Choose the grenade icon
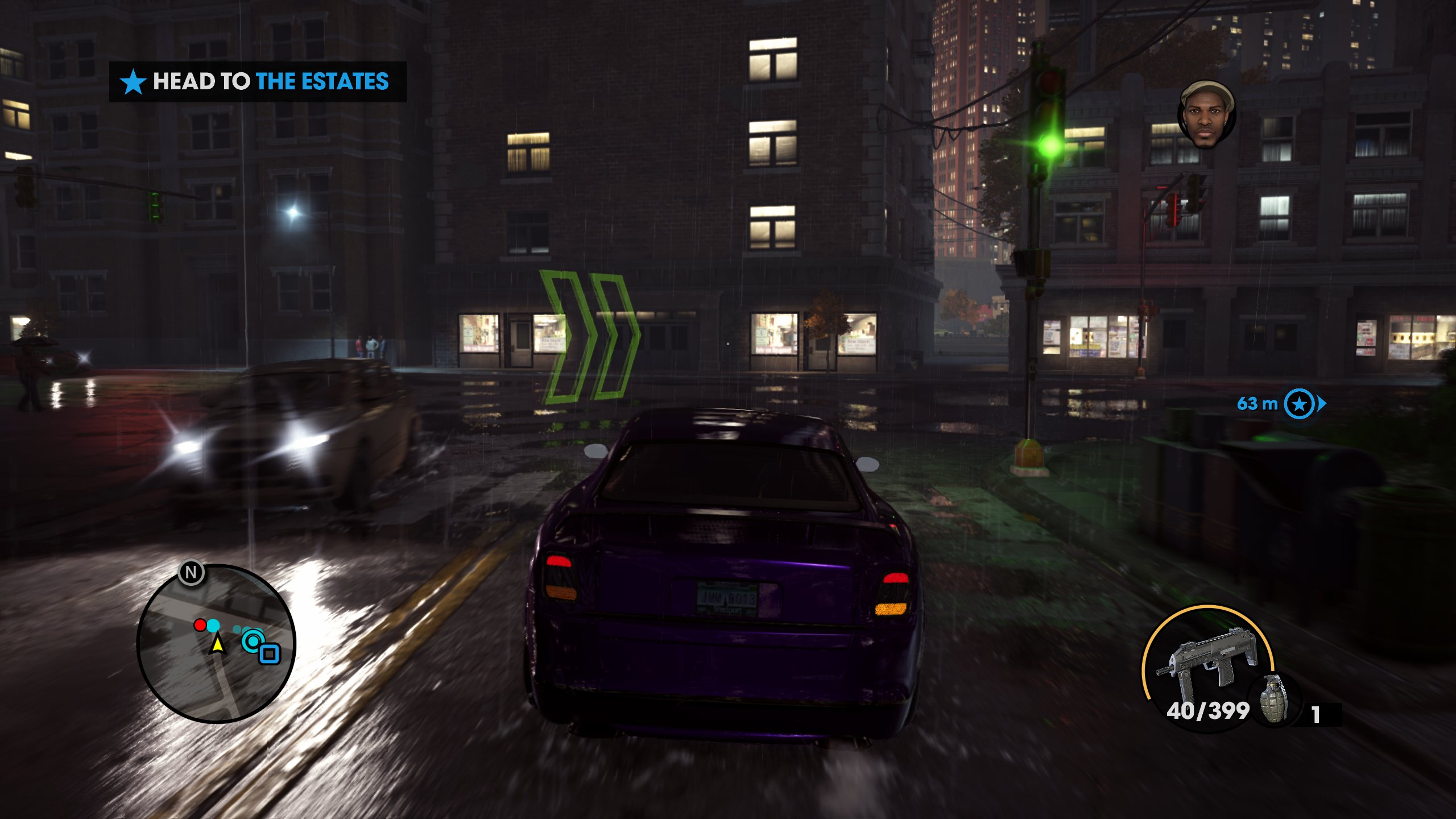Image resolution: width=1456 pixels, height=819 pixels. [x=1274, y=699]
